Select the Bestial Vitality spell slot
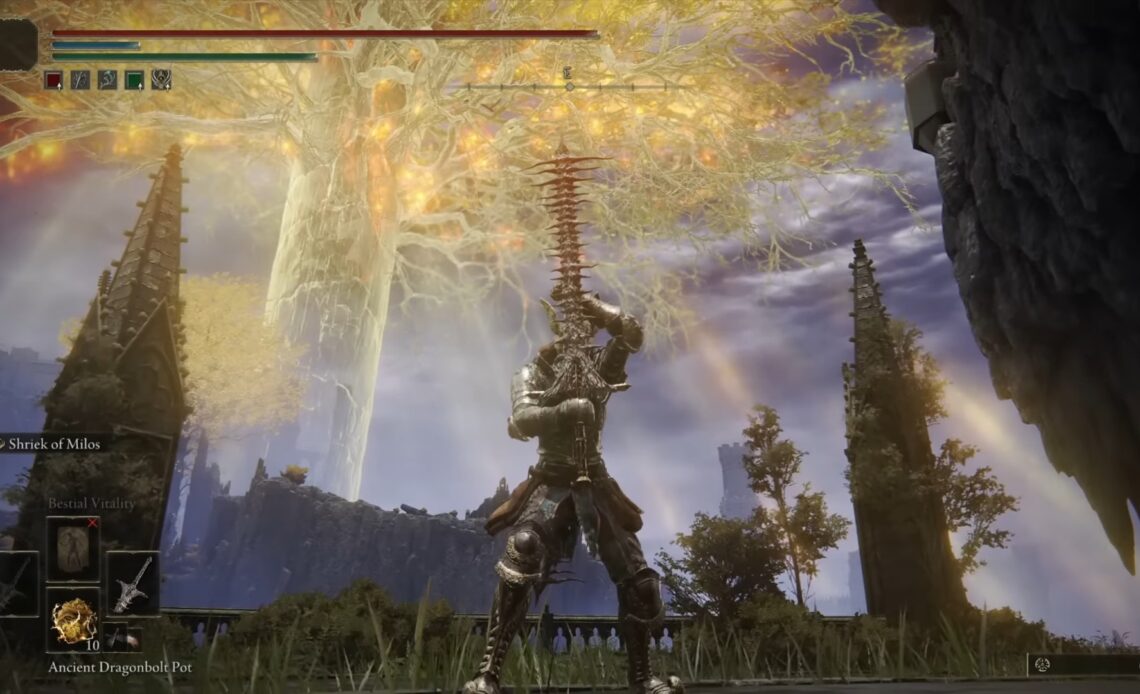Screen dimensions: 1140x694 pos(72,549)
